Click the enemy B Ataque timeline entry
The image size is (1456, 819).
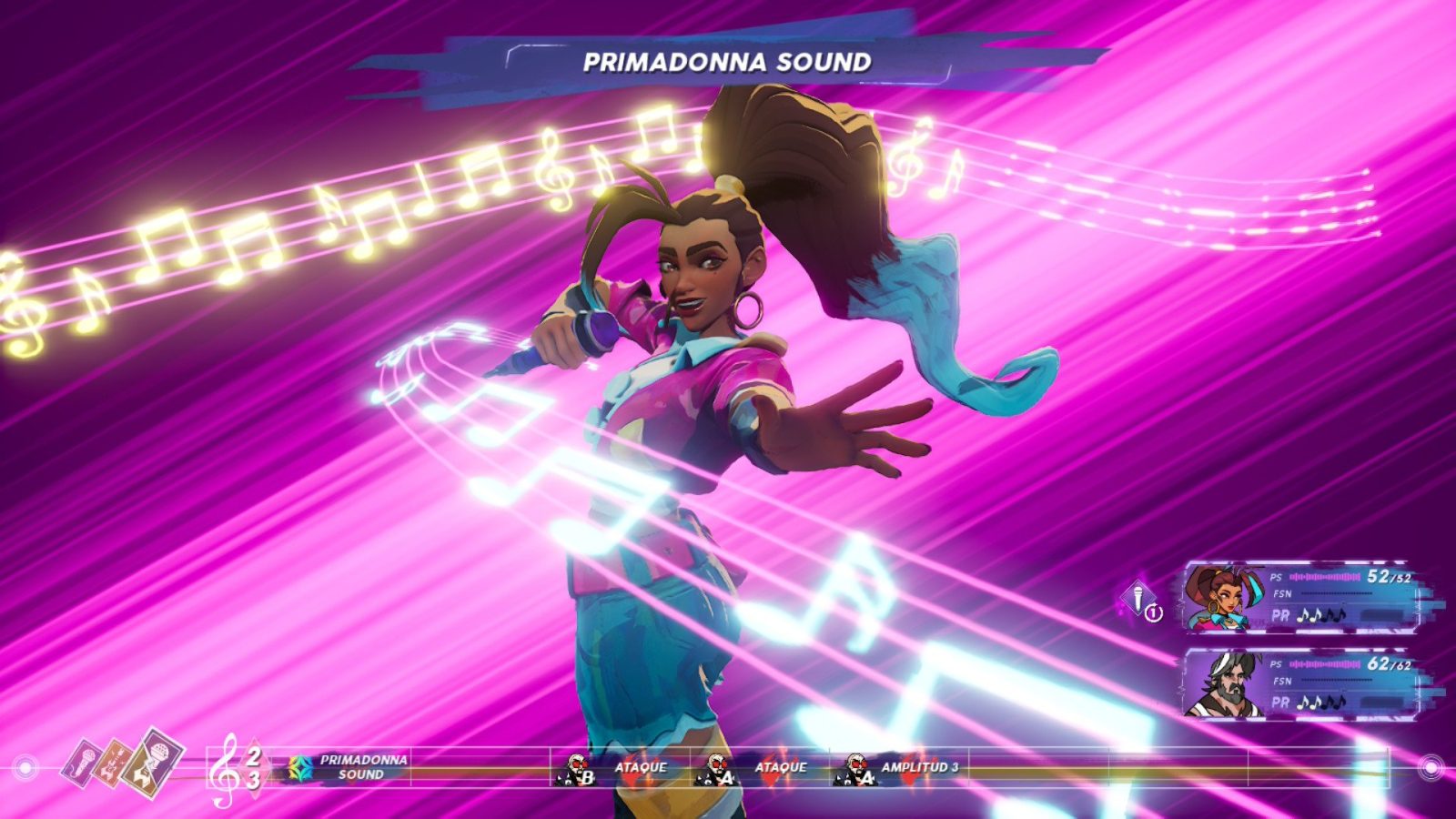point(621,768)
